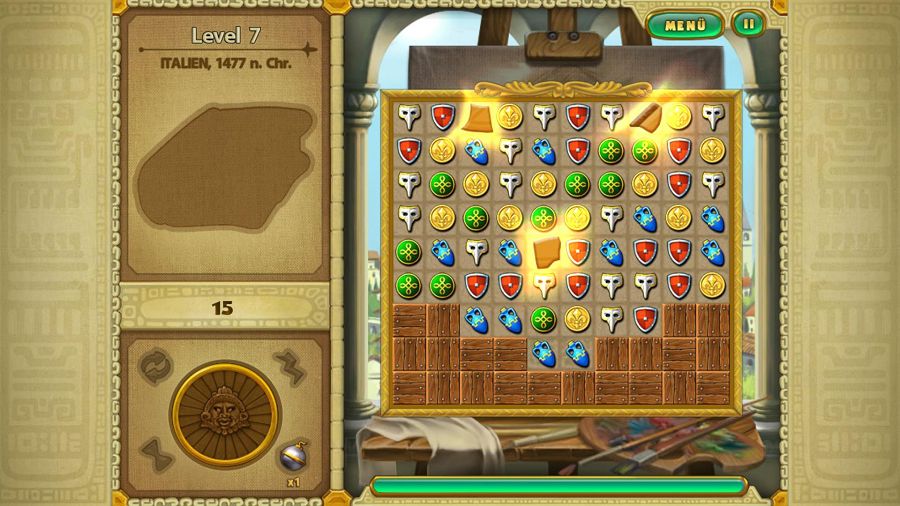
Task: Pause the game with the pause button
Action: click(747, 24)
